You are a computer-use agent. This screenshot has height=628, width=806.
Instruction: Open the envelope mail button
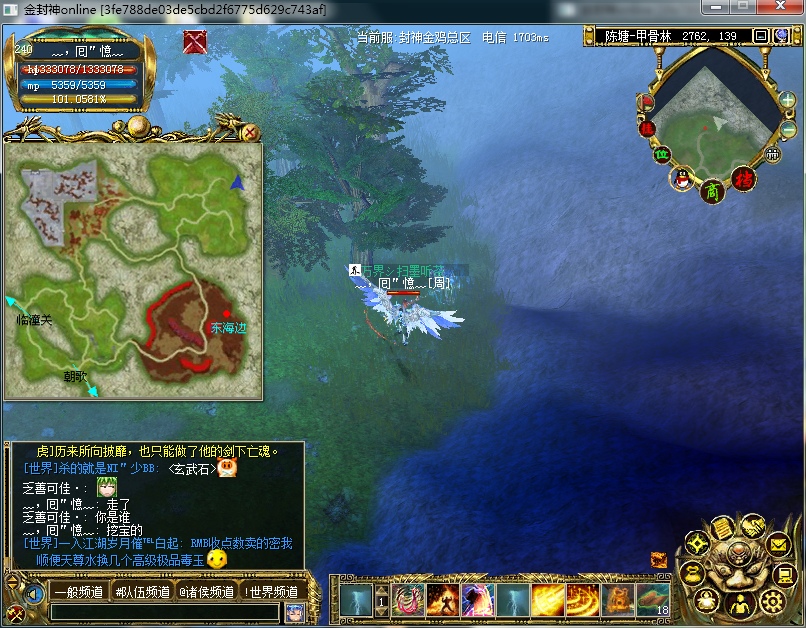(779, 545)
